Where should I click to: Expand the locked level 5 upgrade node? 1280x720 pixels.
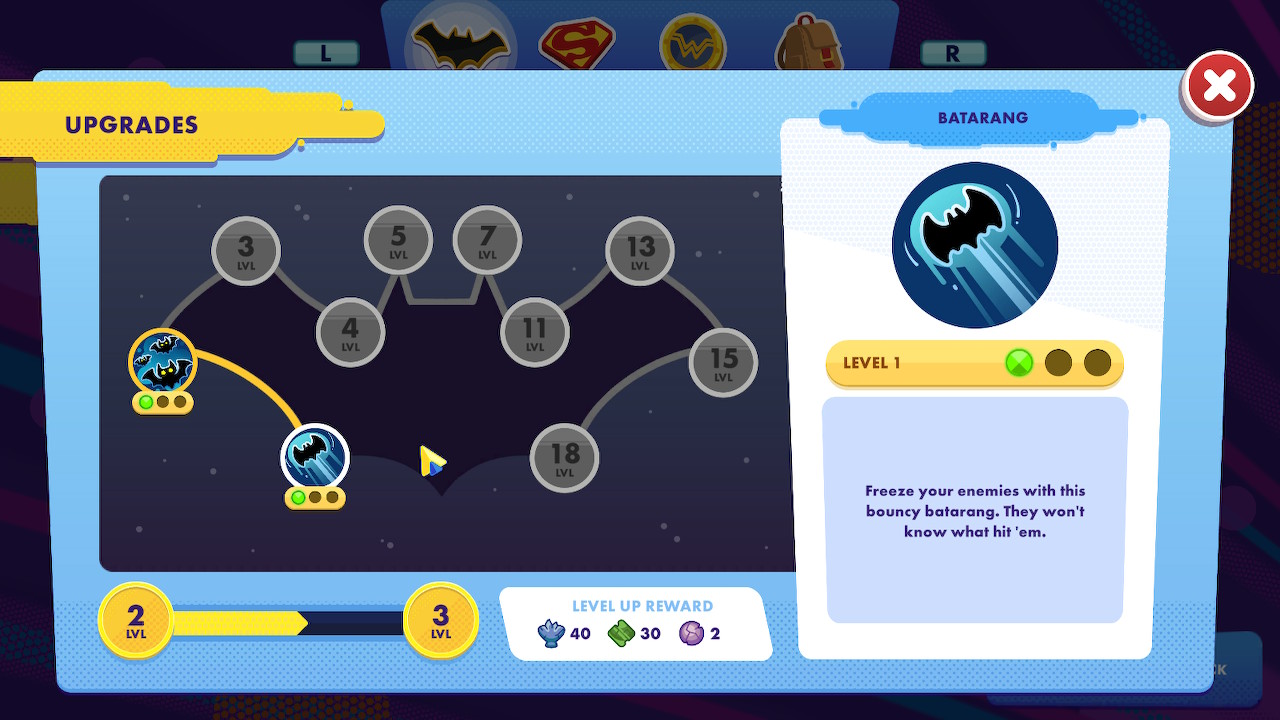(x=399, y=239)
